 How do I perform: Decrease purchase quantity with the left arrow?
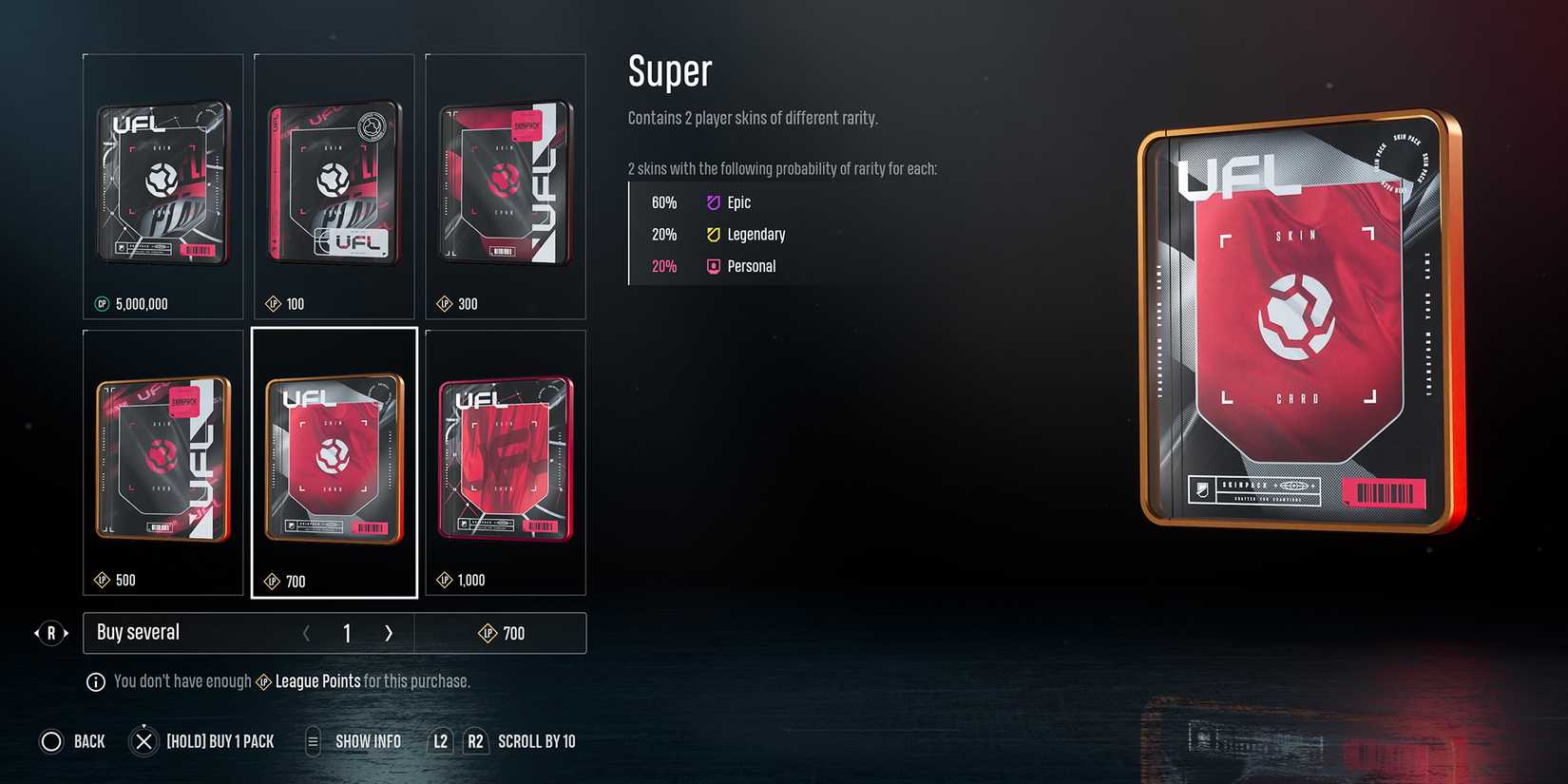pos(307,633)
